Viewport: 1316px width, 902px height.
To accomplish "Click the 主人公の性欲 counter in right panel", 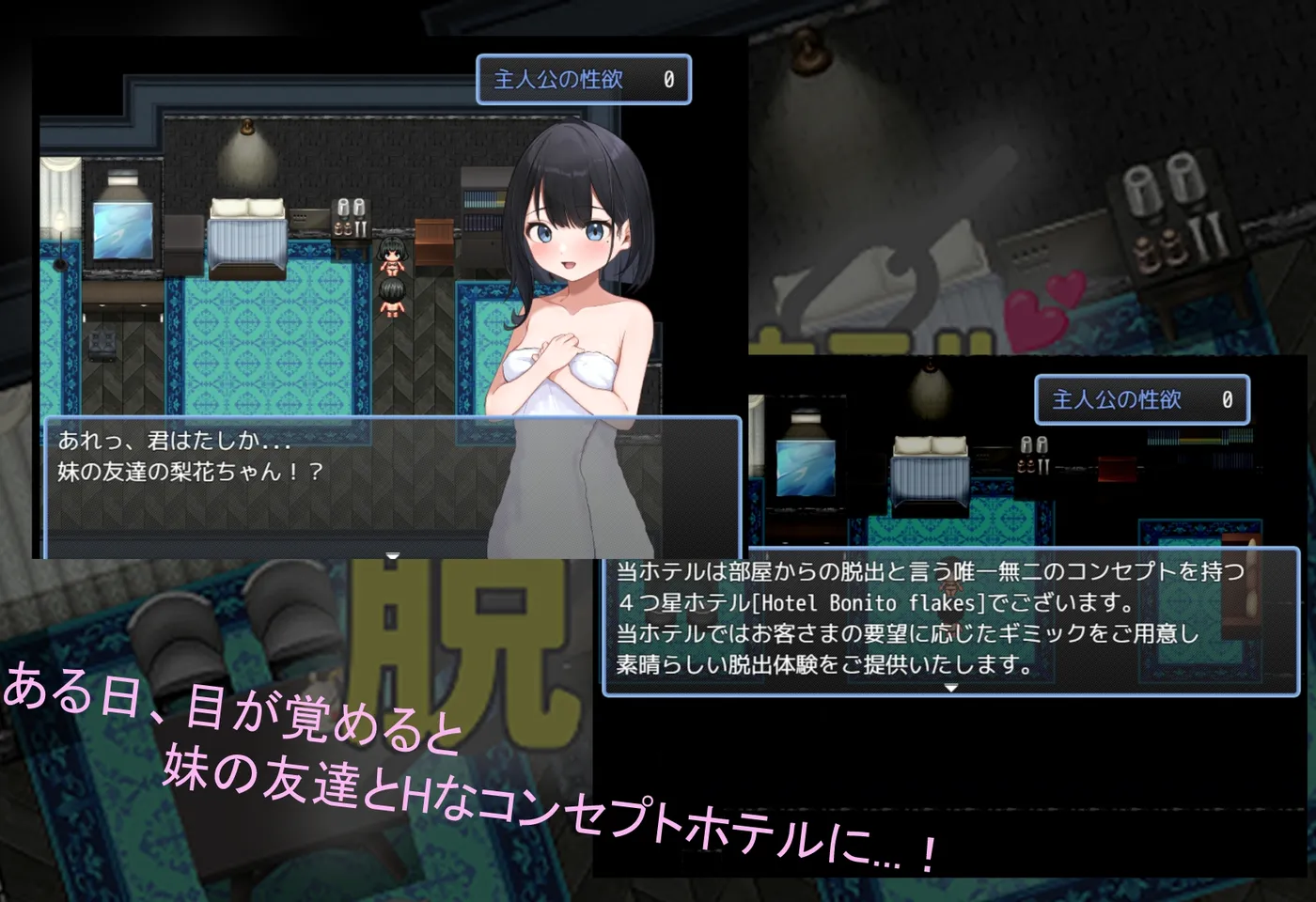I will [1140, 398].
